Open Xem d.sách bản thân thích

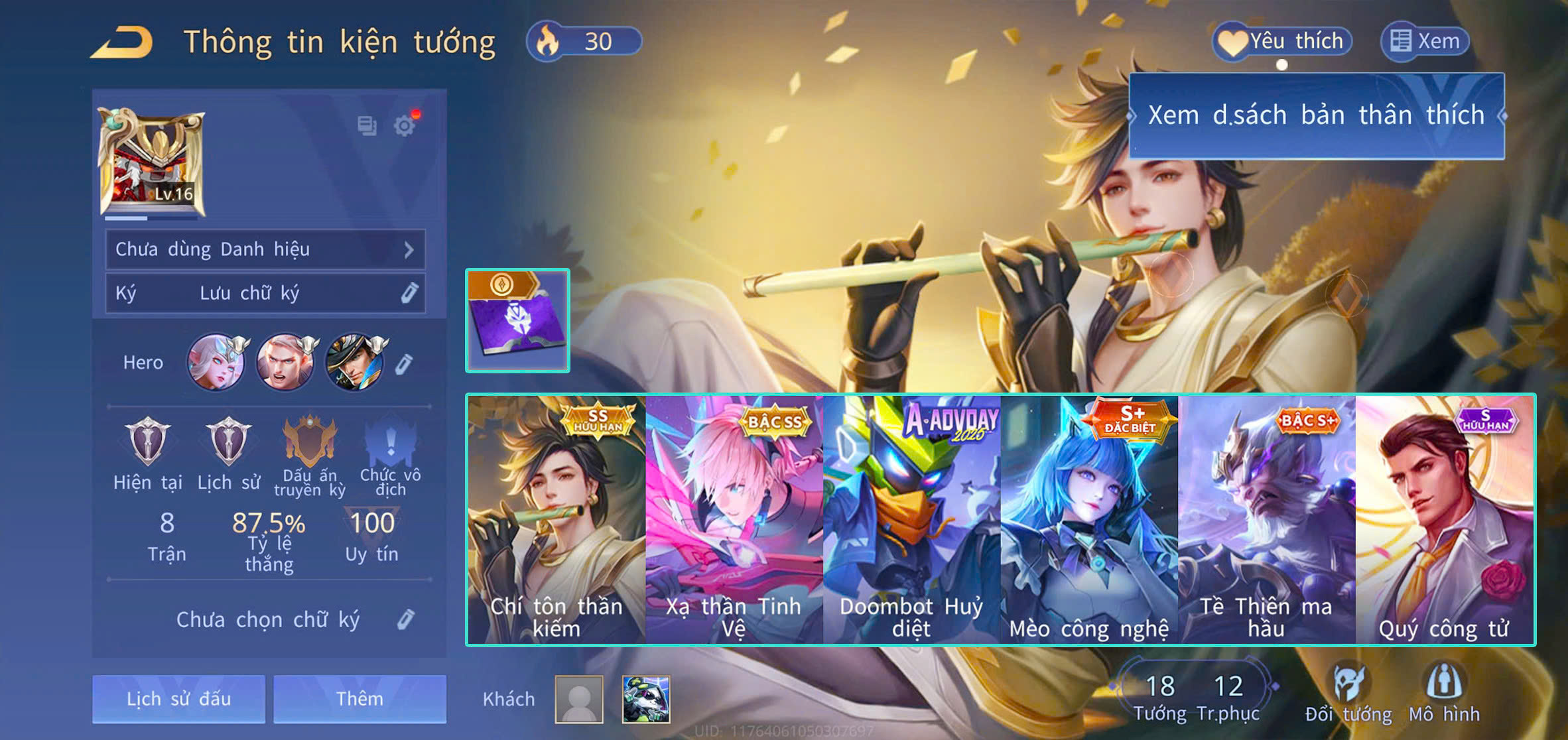(1316, 115)
